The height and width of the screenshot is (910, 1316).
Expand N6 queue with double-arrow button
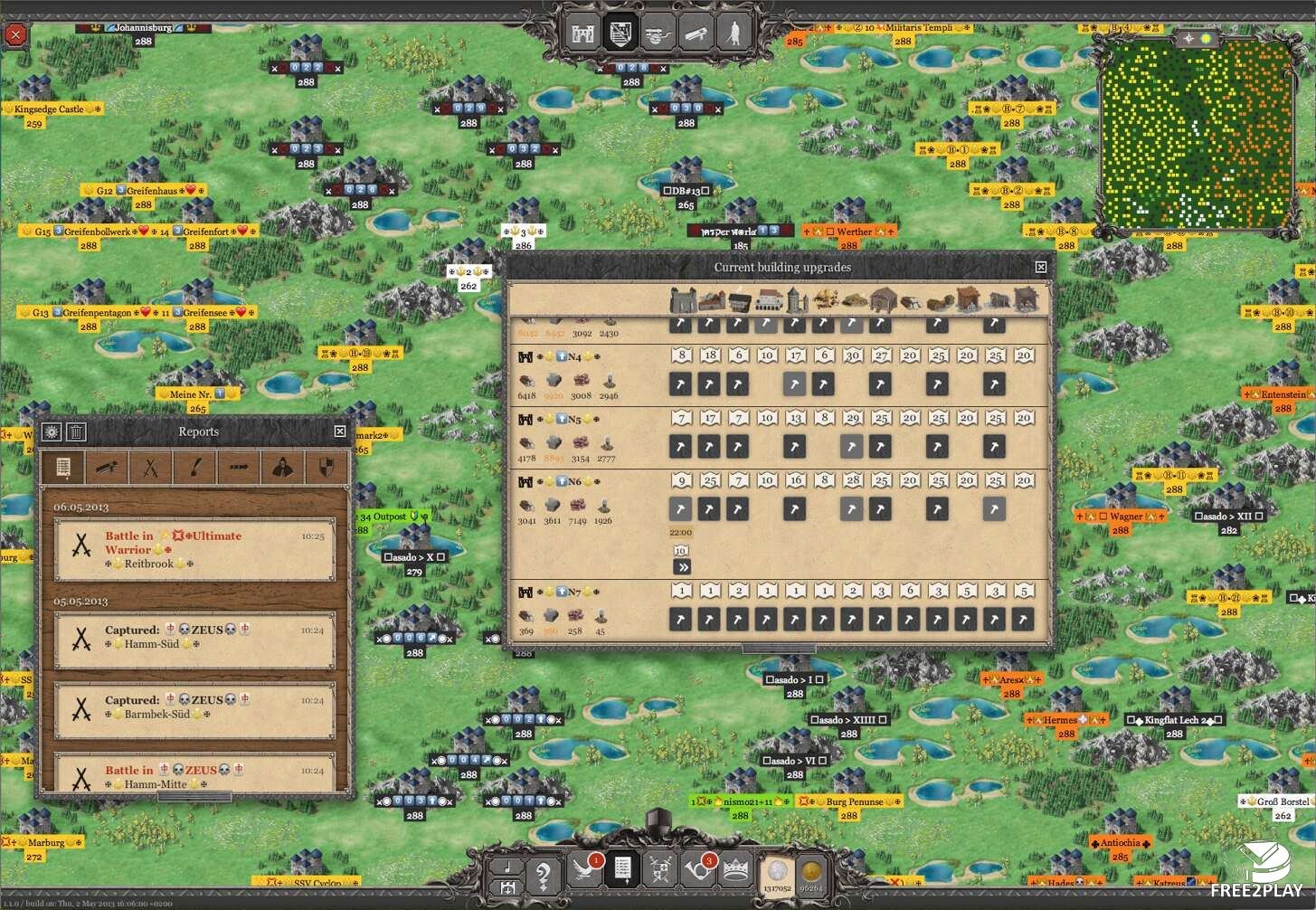(682, 567)
